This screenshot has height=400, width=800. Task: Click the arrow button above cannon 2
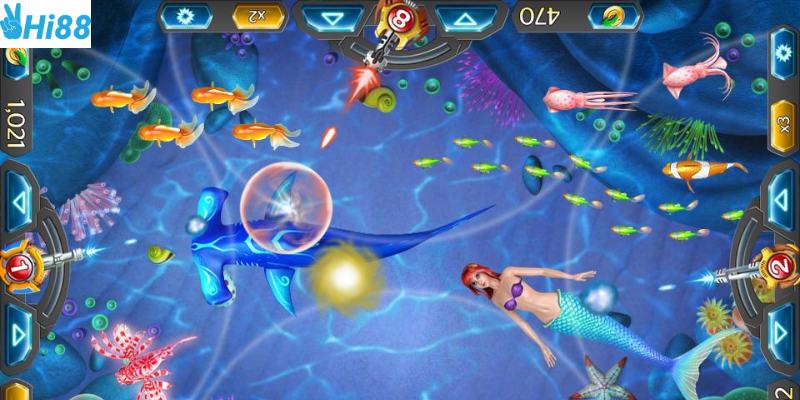(x=781, y=199)
